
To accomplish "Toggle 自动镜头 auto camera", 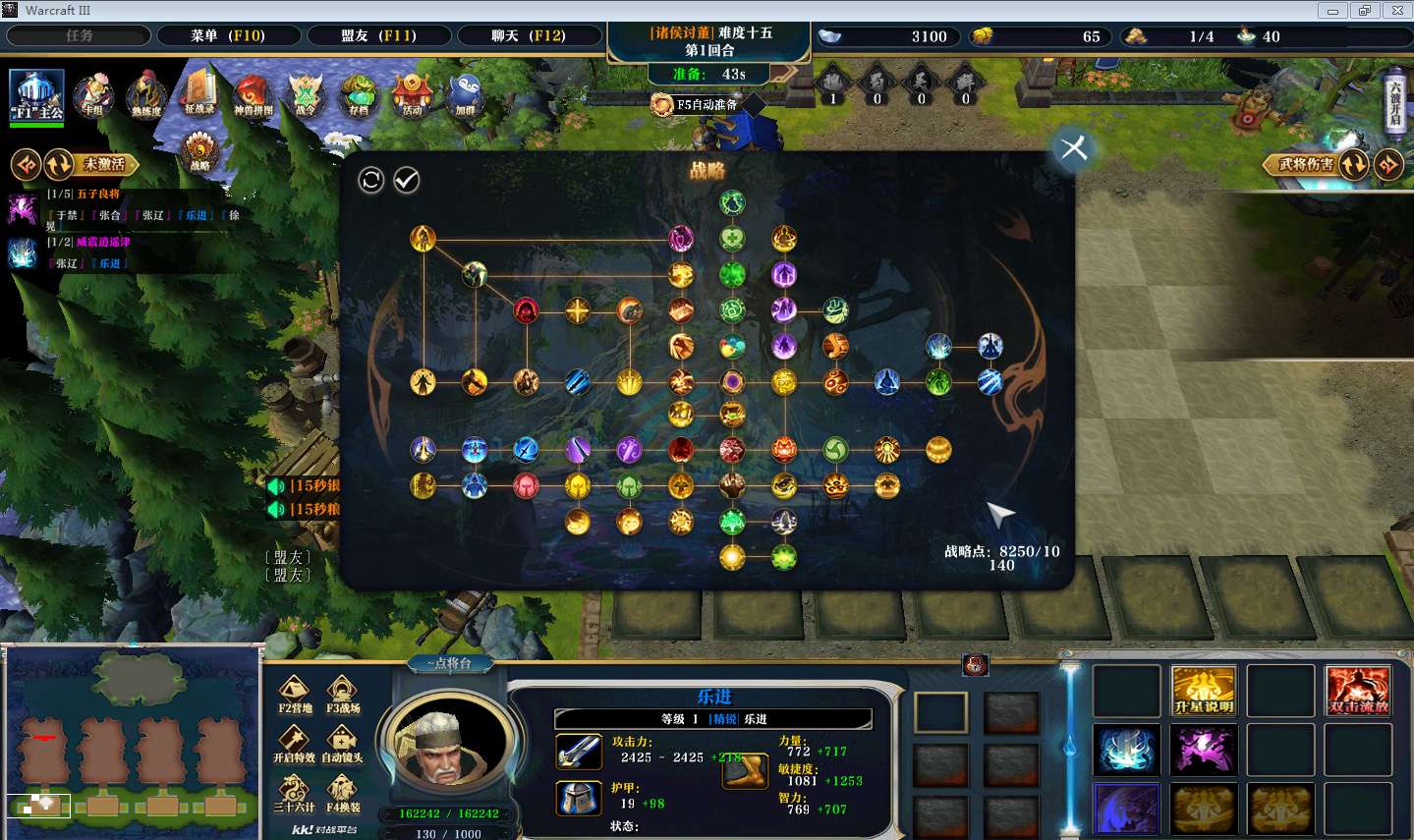I will [343, 743].
